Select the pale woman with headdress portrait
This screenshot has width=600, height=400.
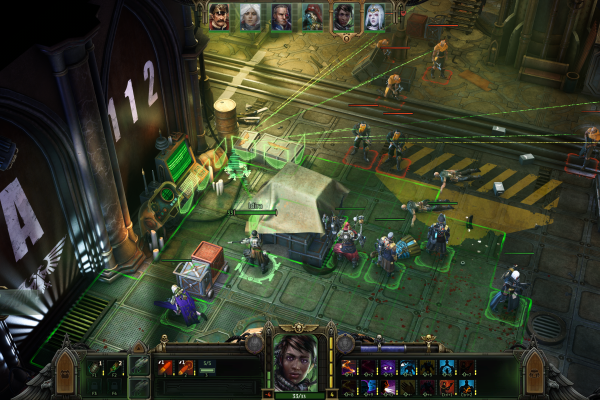(375, 16)
